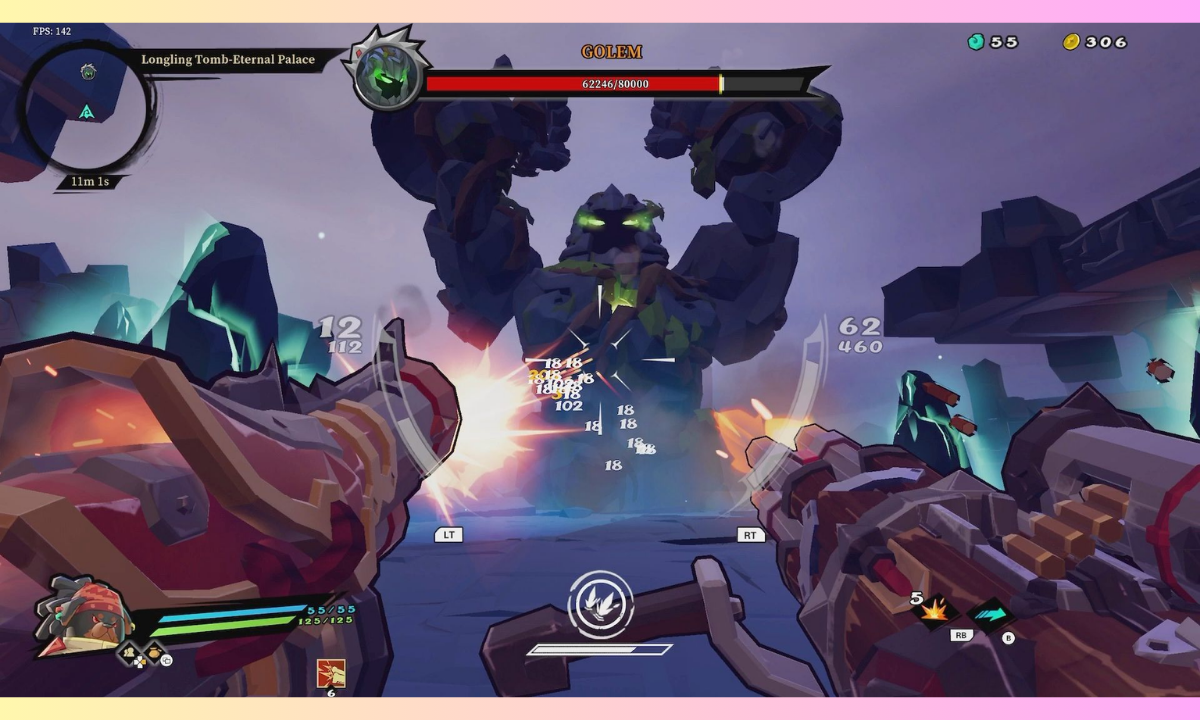This screenshot has height=720, width=1200.
Task: Click the circular leaf skill emblem
Action: click(600, 604)
